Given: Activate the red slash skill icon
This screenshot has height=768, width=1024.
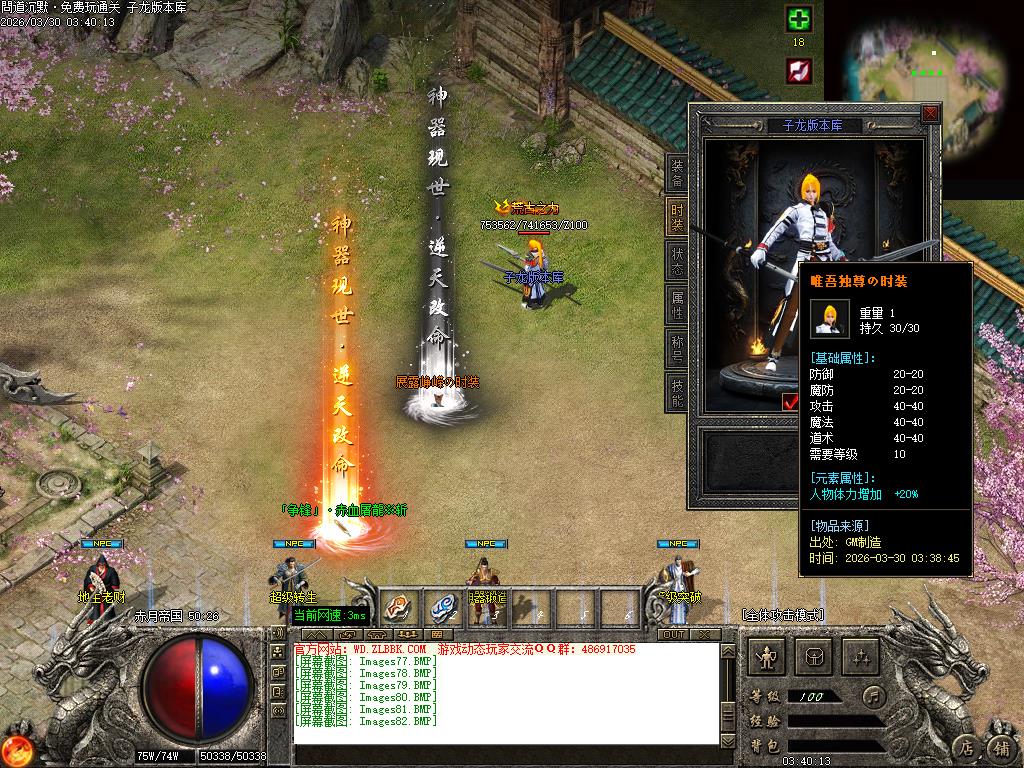Looking at the screenshot, I should pyautogui.click(x=798, y=70).
